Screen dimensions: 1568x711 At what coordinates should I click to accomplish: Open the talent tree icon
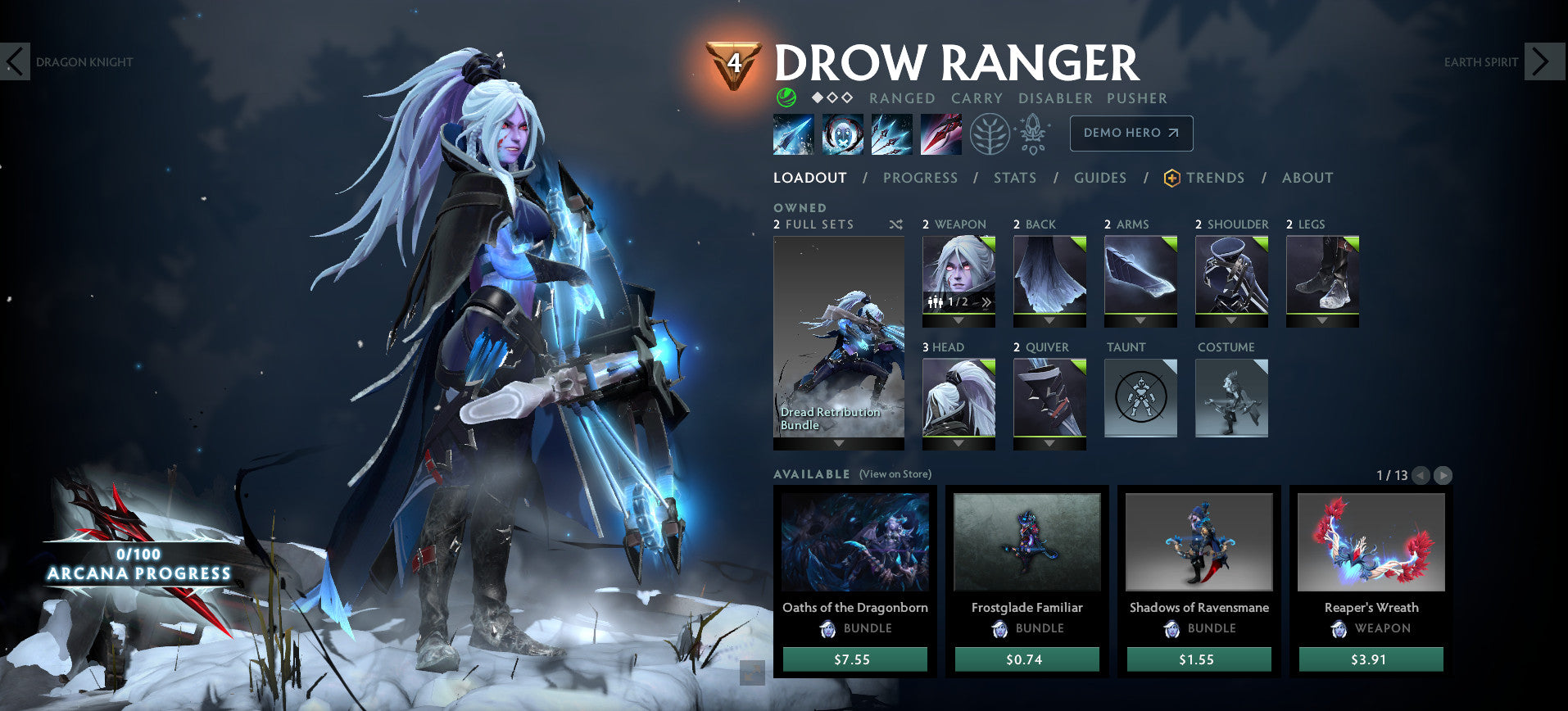(x=991, y=134)
